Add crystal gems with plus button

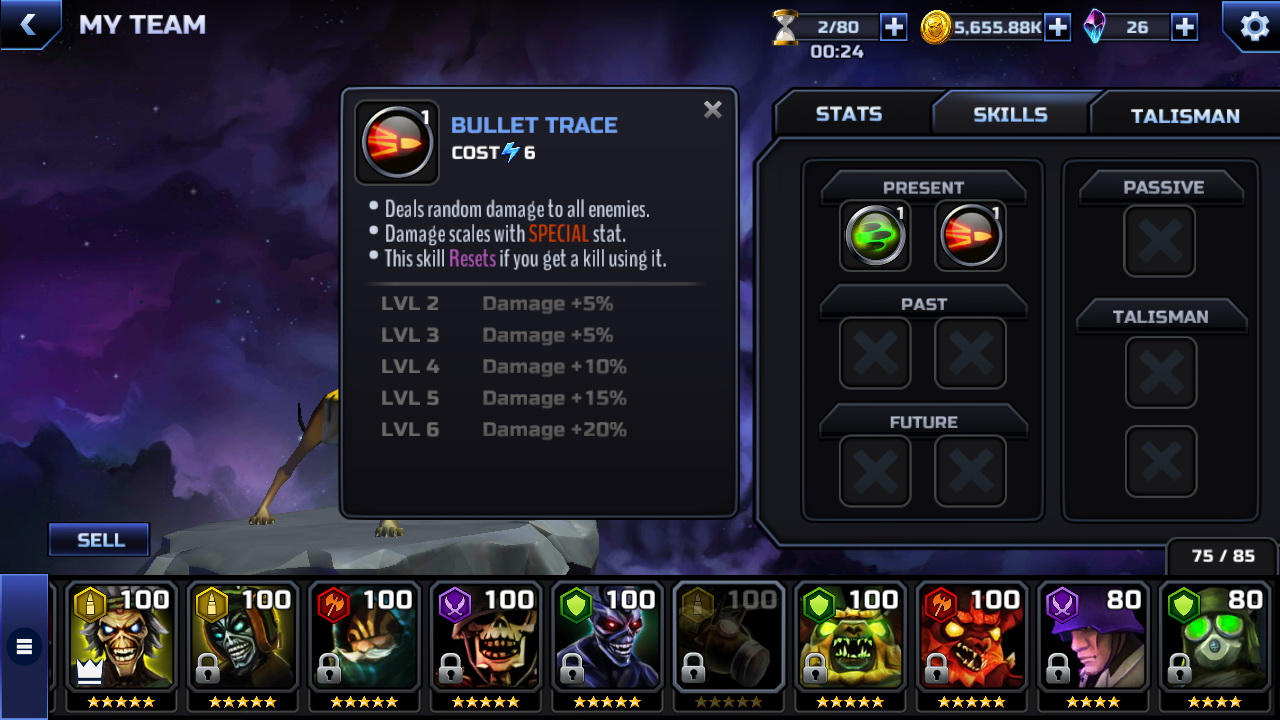coord(1184,27)
